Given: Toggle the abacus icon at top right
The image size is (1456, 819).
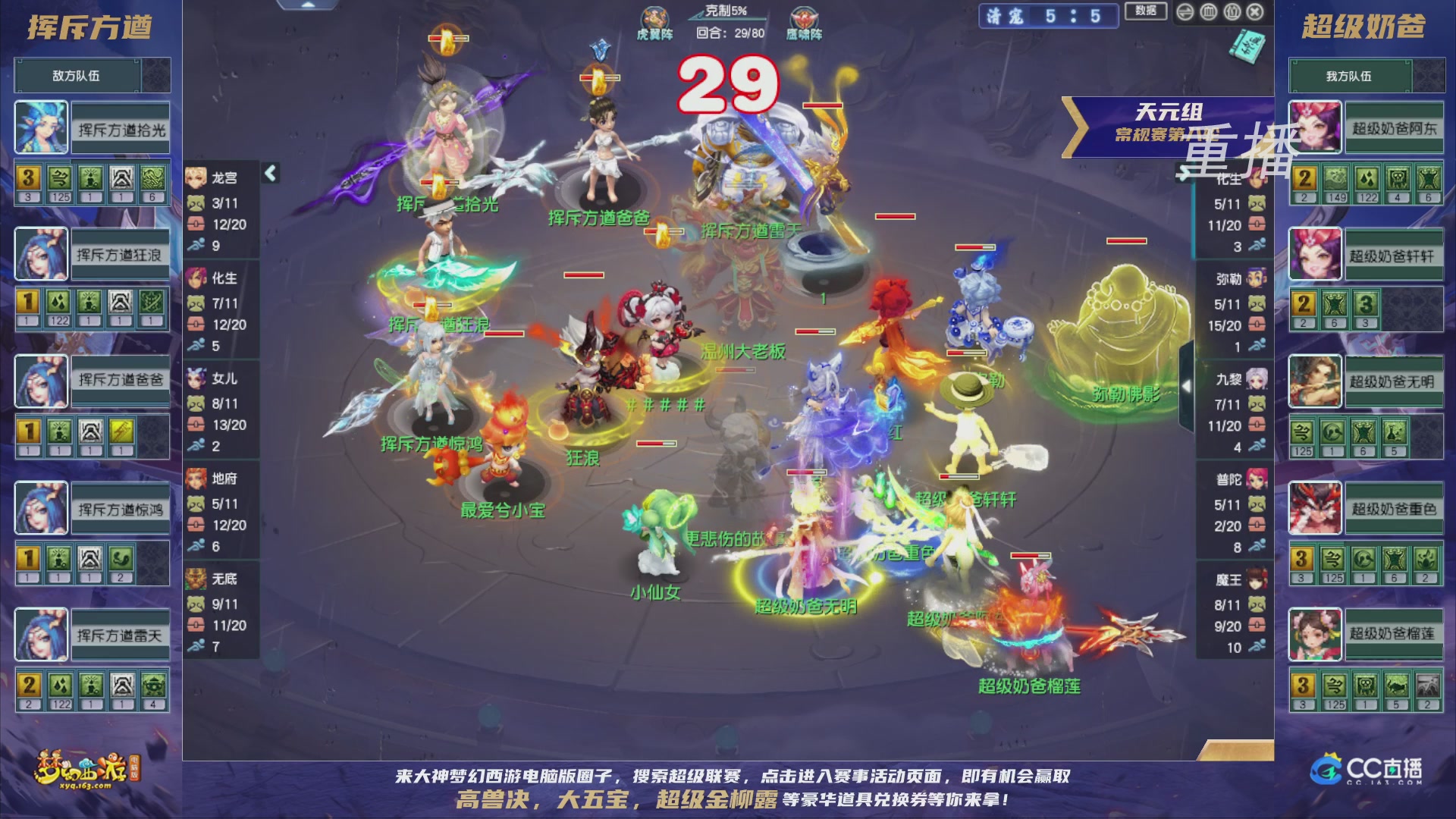Looking at the screenshot, I should (1210, 12).
